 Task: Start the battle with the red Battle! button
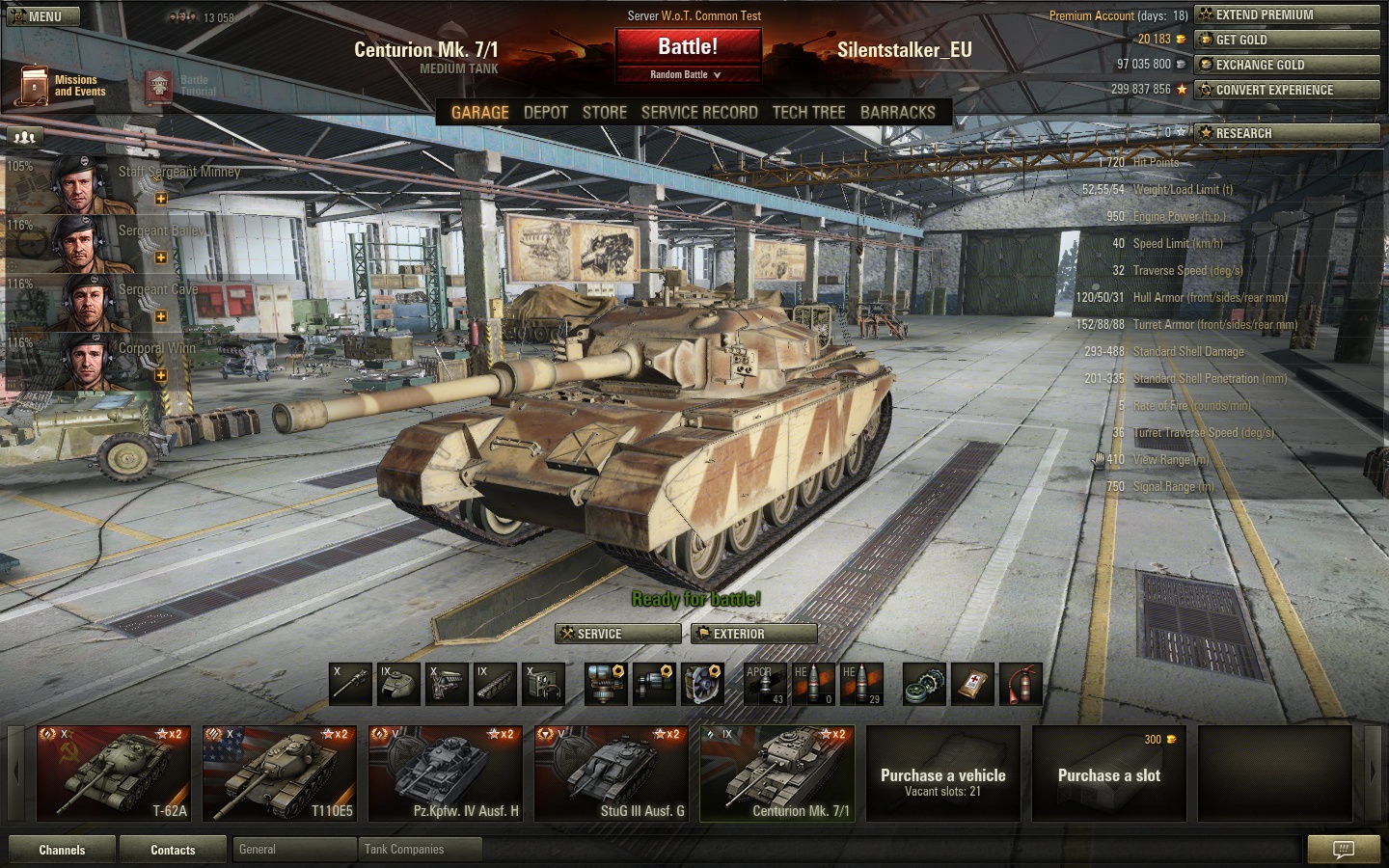pos(688,46)
